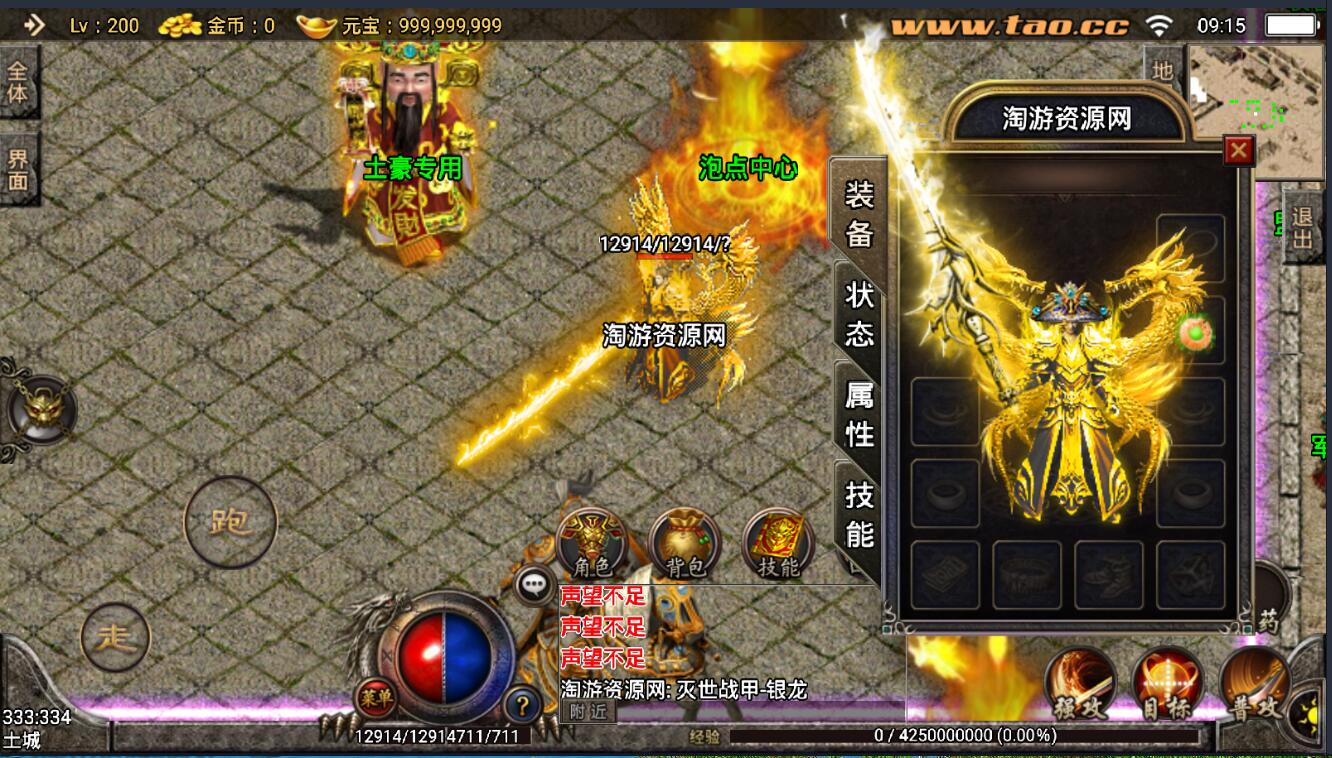This screenshot has width=1332, height=758.
Task: Toggle the 走 walk button
Action: (x=116, y=638)
